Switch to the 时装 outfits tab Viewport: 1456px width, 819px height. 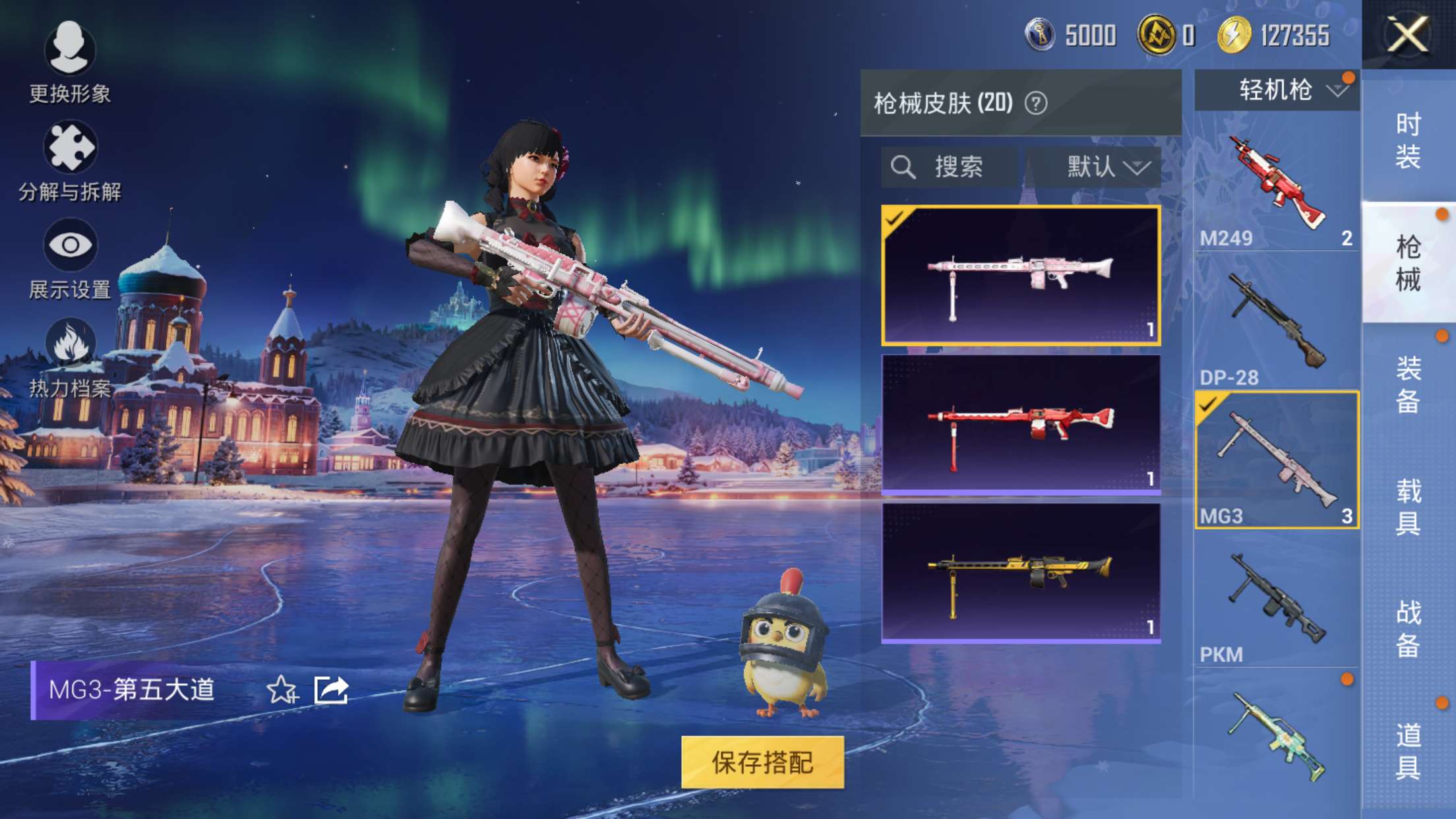tap(1408, 140)
